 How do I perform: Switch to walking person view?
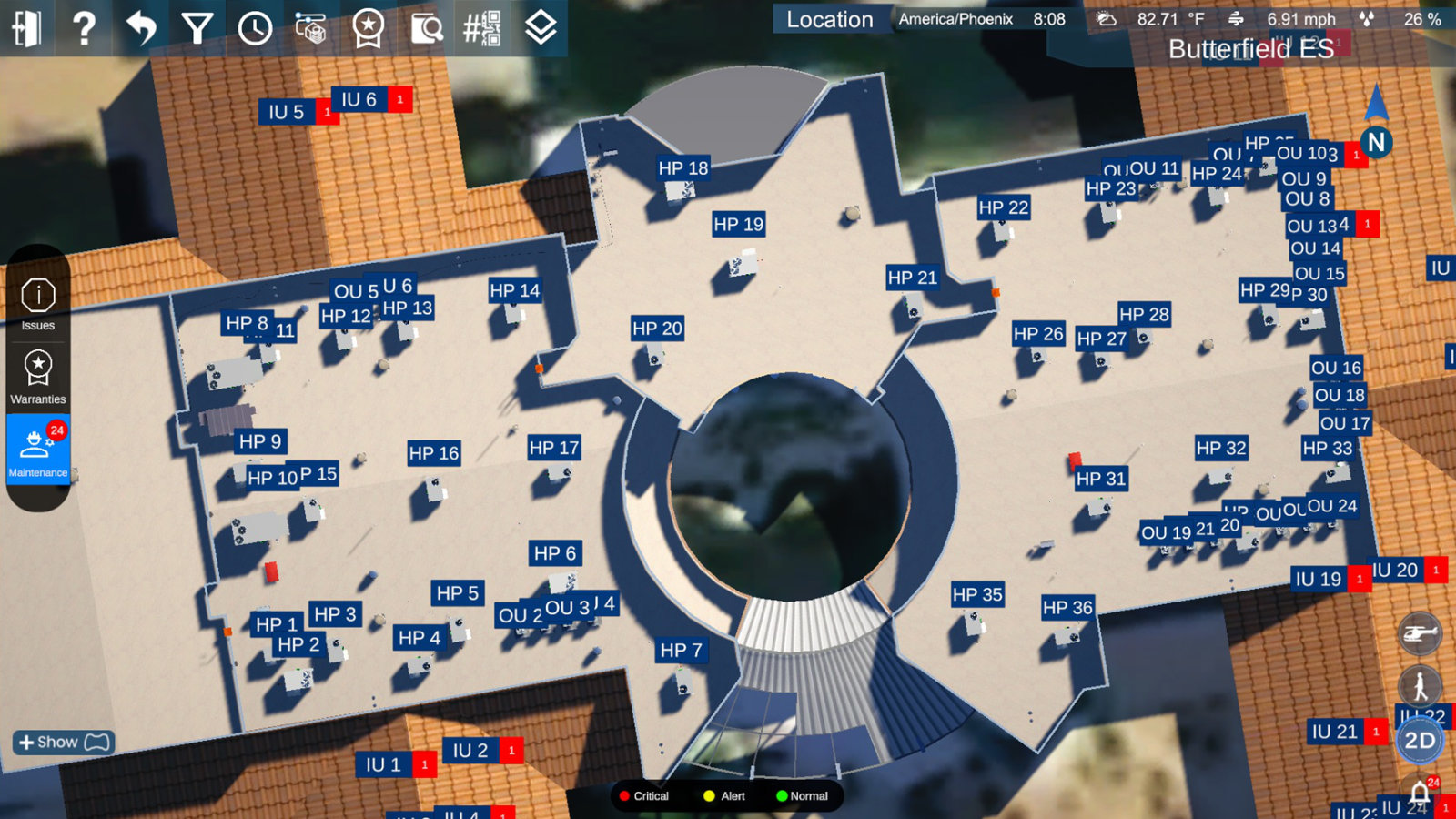1420,686
